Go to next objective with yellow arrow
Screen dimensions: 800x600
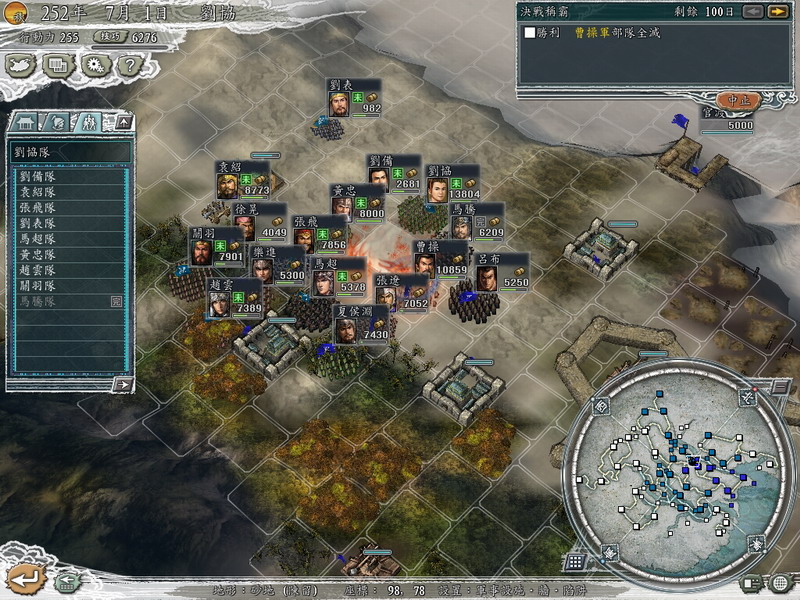777,11
